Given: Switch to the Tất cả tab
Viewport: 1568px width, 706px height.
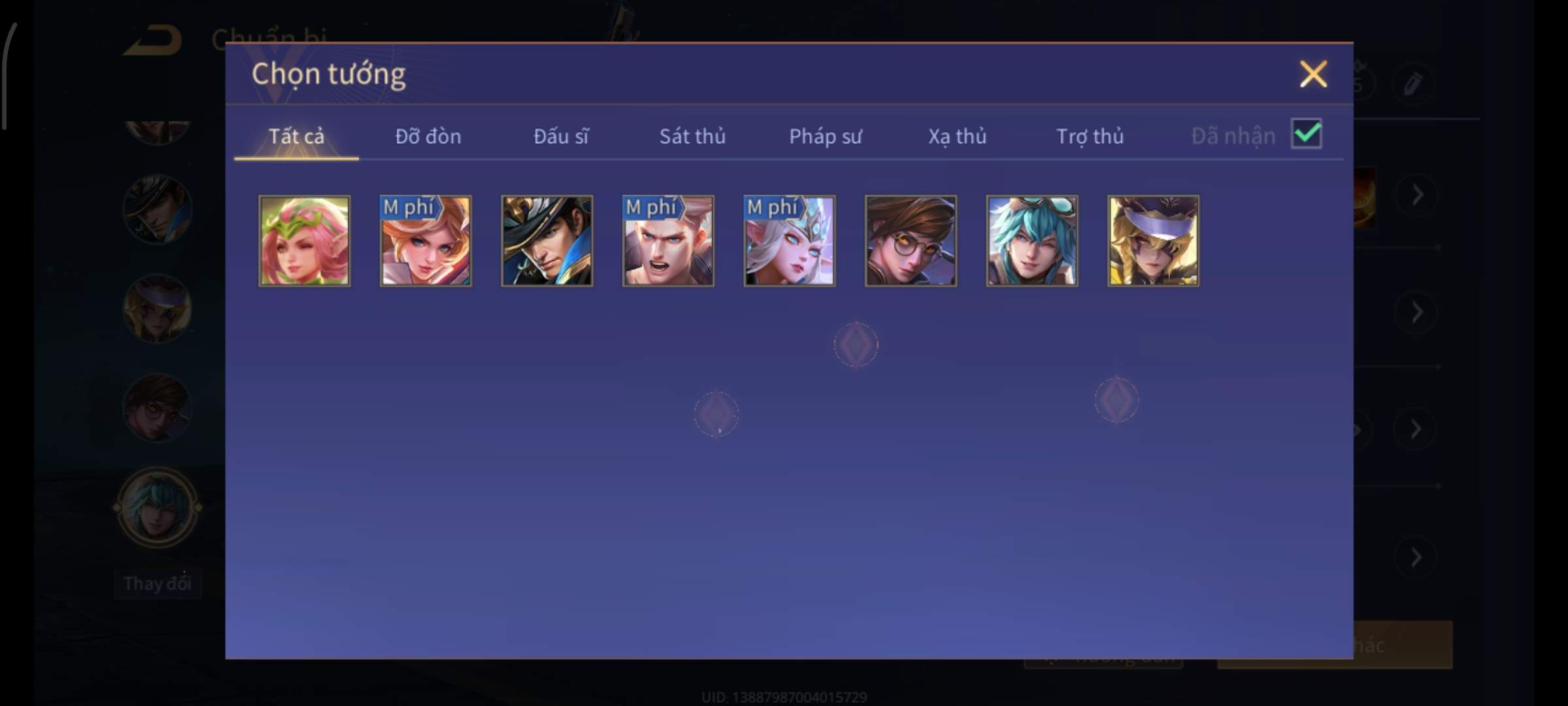Looking at the screenshot, I should tap(296, 136).
